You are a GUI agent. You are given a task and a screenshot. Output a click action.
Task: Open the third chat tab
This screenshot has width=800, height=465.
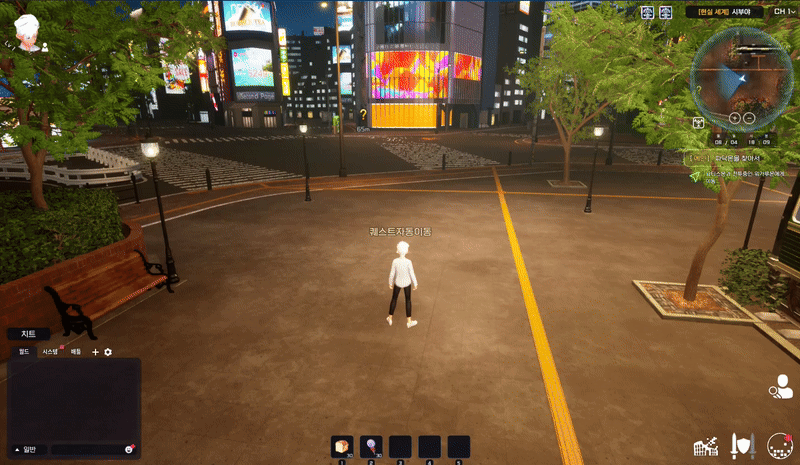click(76, 352)
